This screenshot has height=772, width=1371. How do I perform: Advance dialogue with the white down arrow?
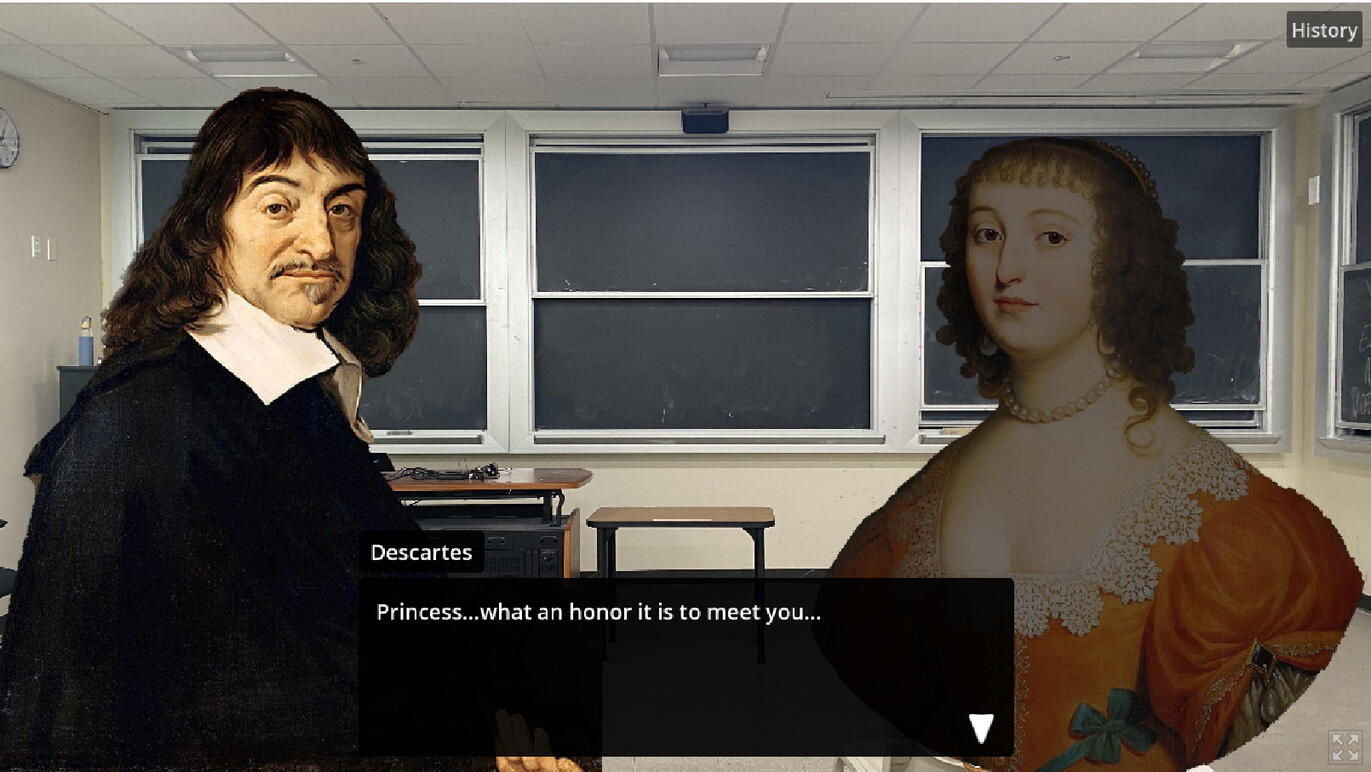coord(981,728)
